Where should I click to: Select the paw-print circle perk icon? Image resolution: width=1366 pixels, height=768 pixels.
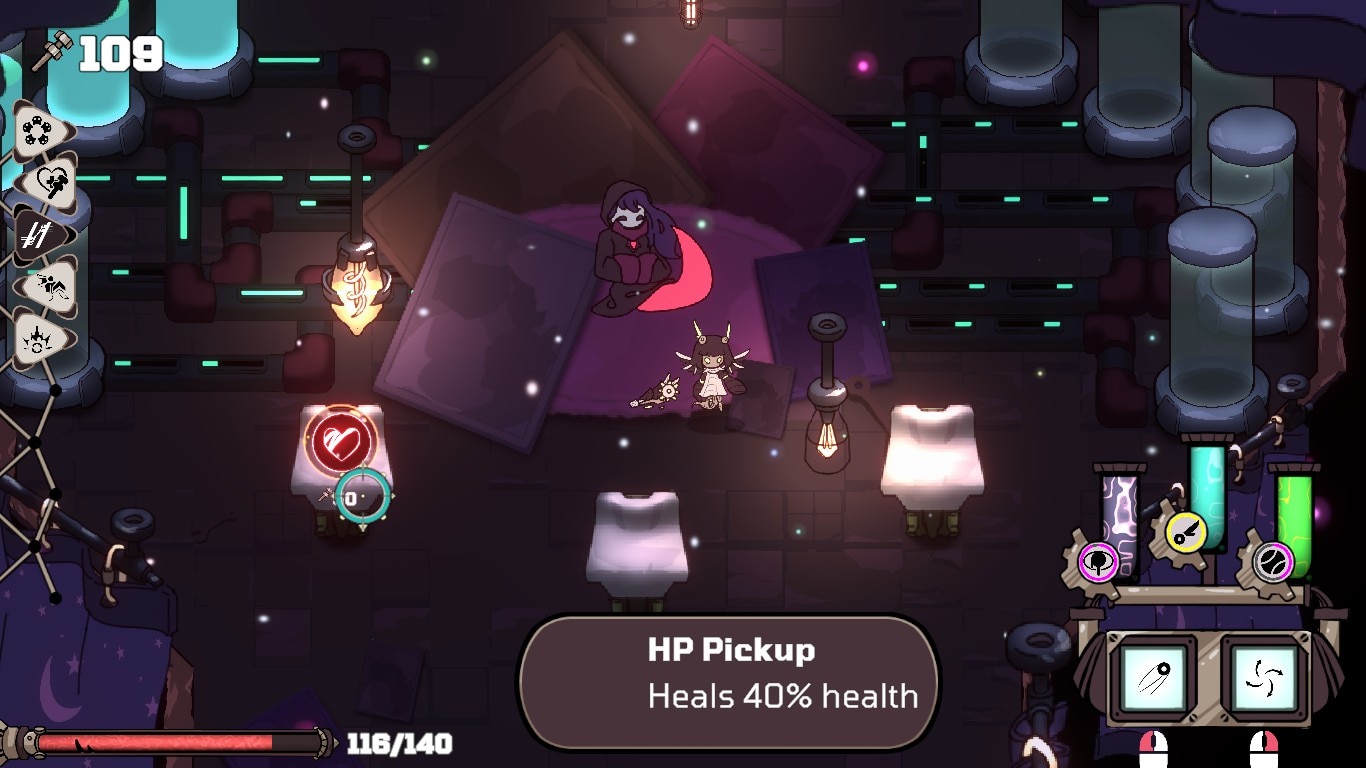tap(40, 130)
